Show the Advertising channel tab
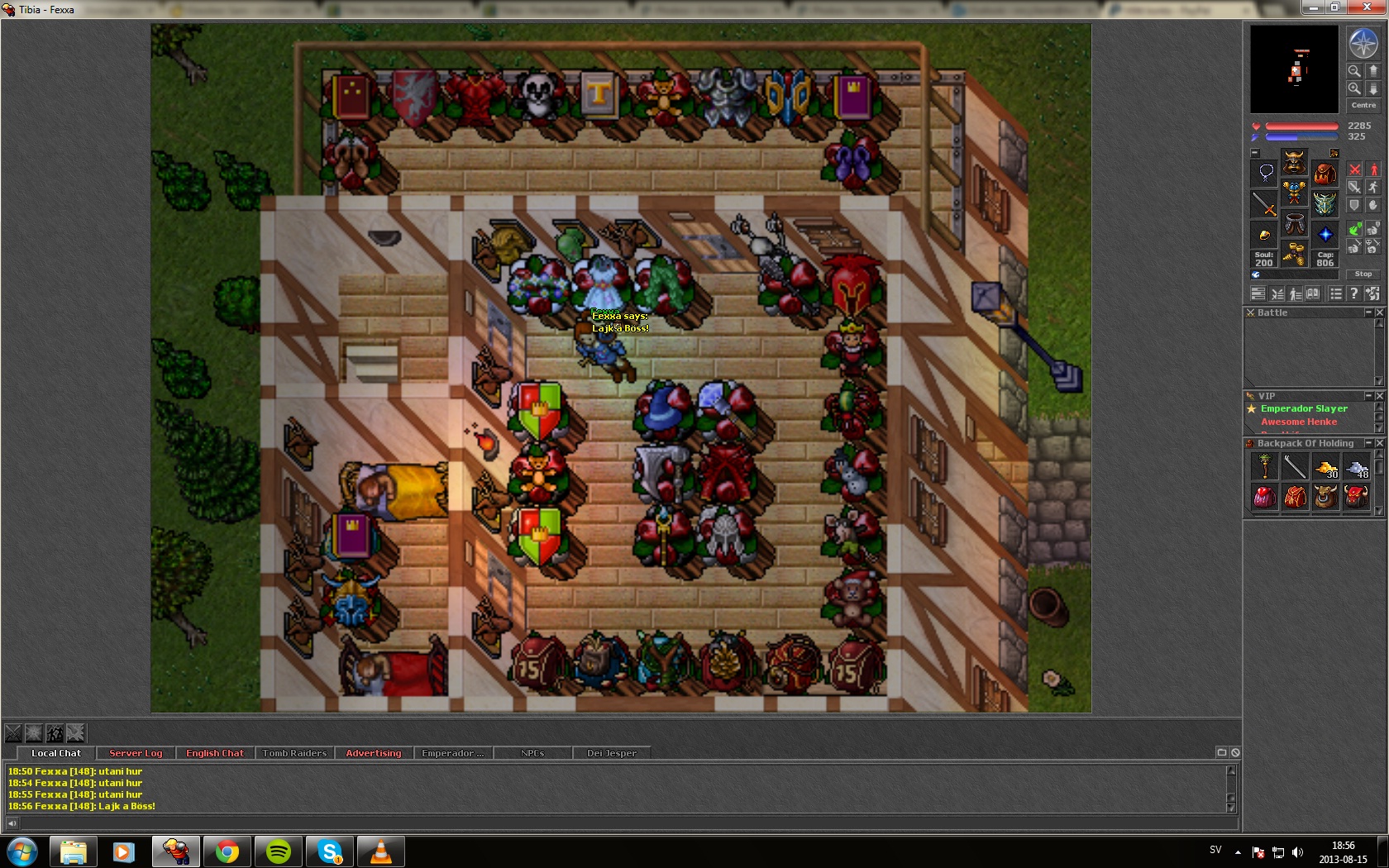1389x868 pixels. [373, 753]
